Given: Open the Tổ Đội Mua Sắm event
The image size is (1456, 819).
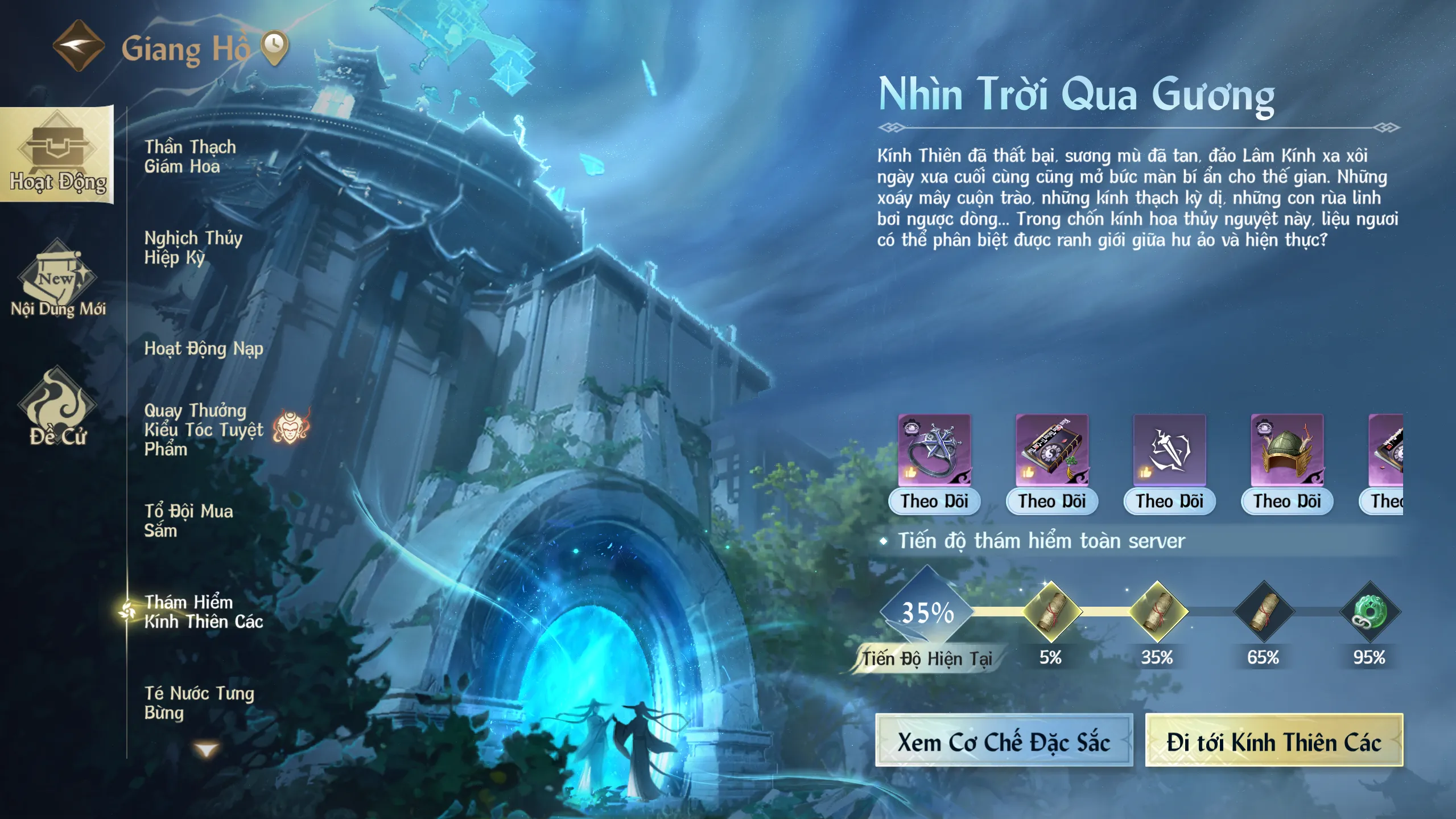Looking at the screenshot, I should [x=188, y=521].
